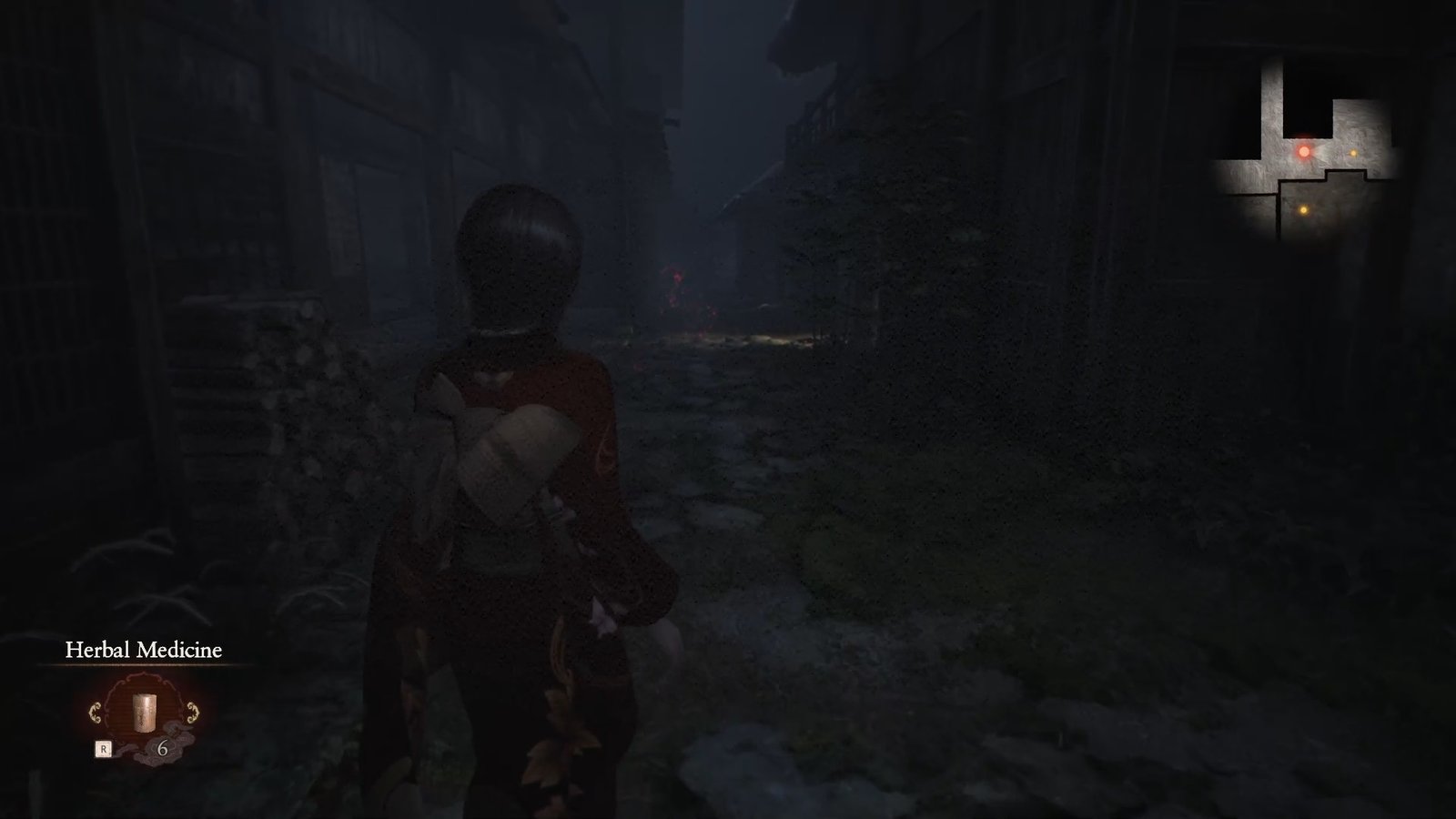Viewport: 1456px width, 819px height.
Task: Click the decorative gold scroll left of the item
Action: click(x=96, y=713)
